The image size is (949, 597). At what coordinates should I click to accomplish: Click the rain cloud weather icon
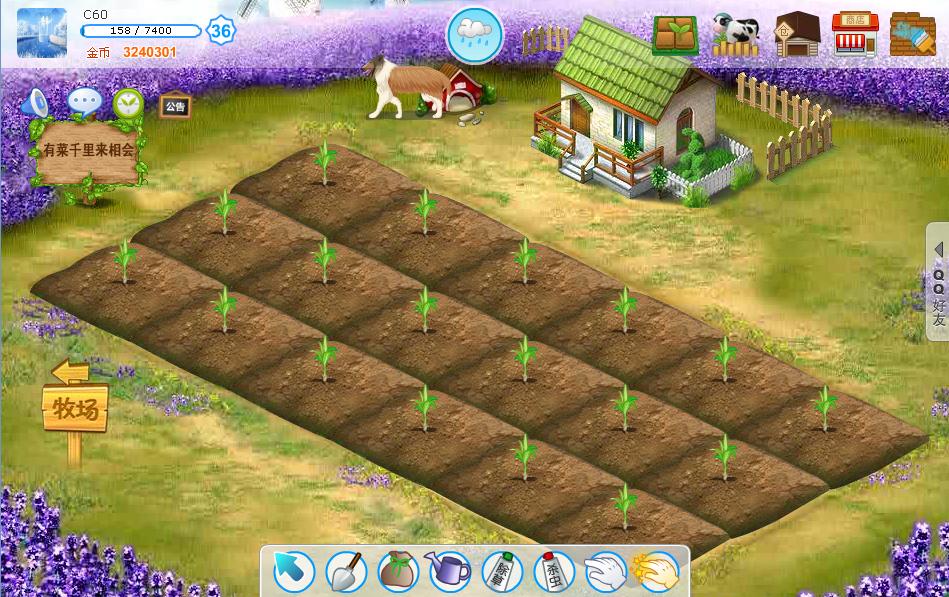pyautogui.click(x=475, y=35)
